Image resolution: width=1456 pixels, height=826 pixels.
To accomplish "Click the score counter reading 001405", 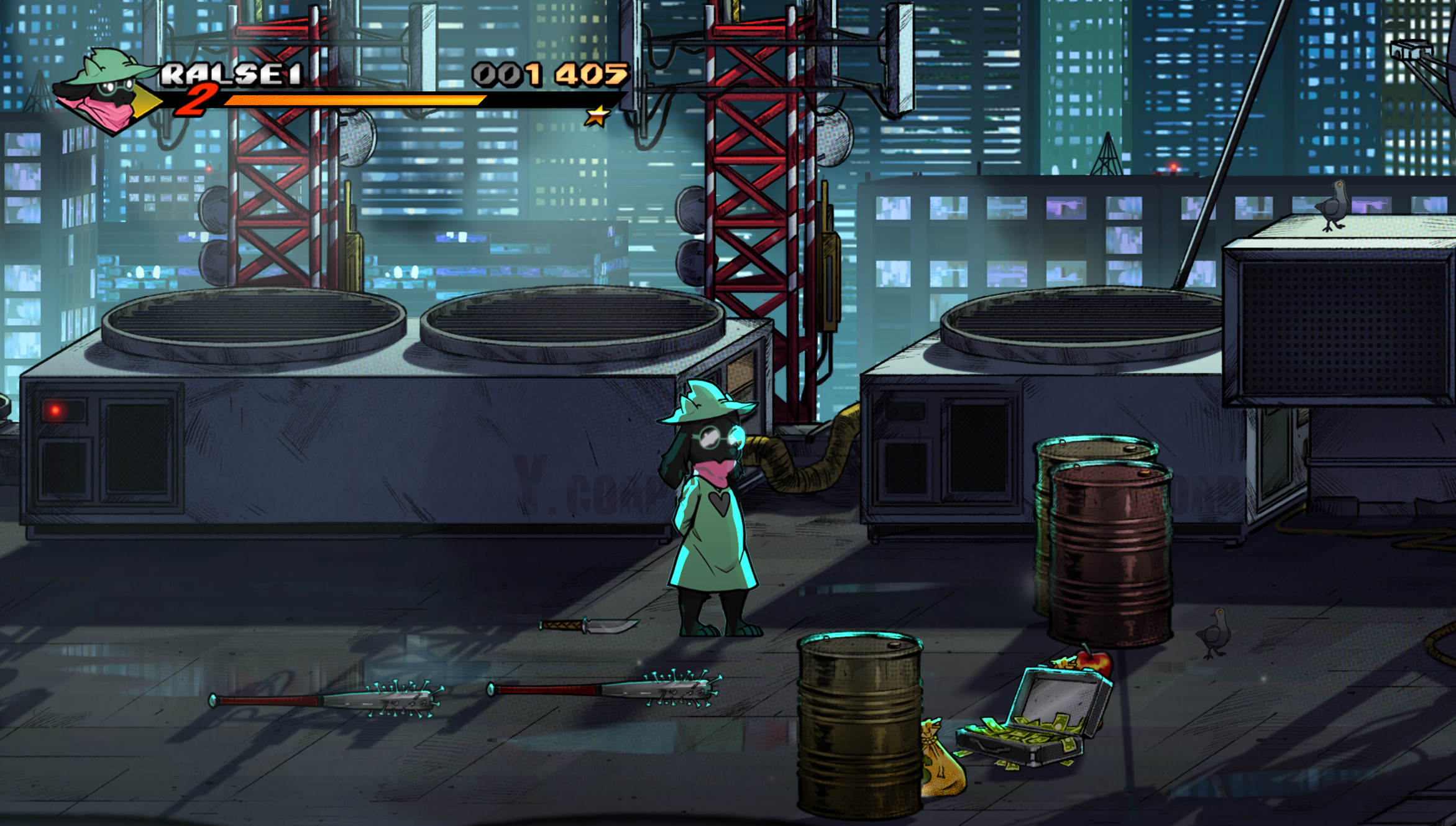I will coord(547,75).
